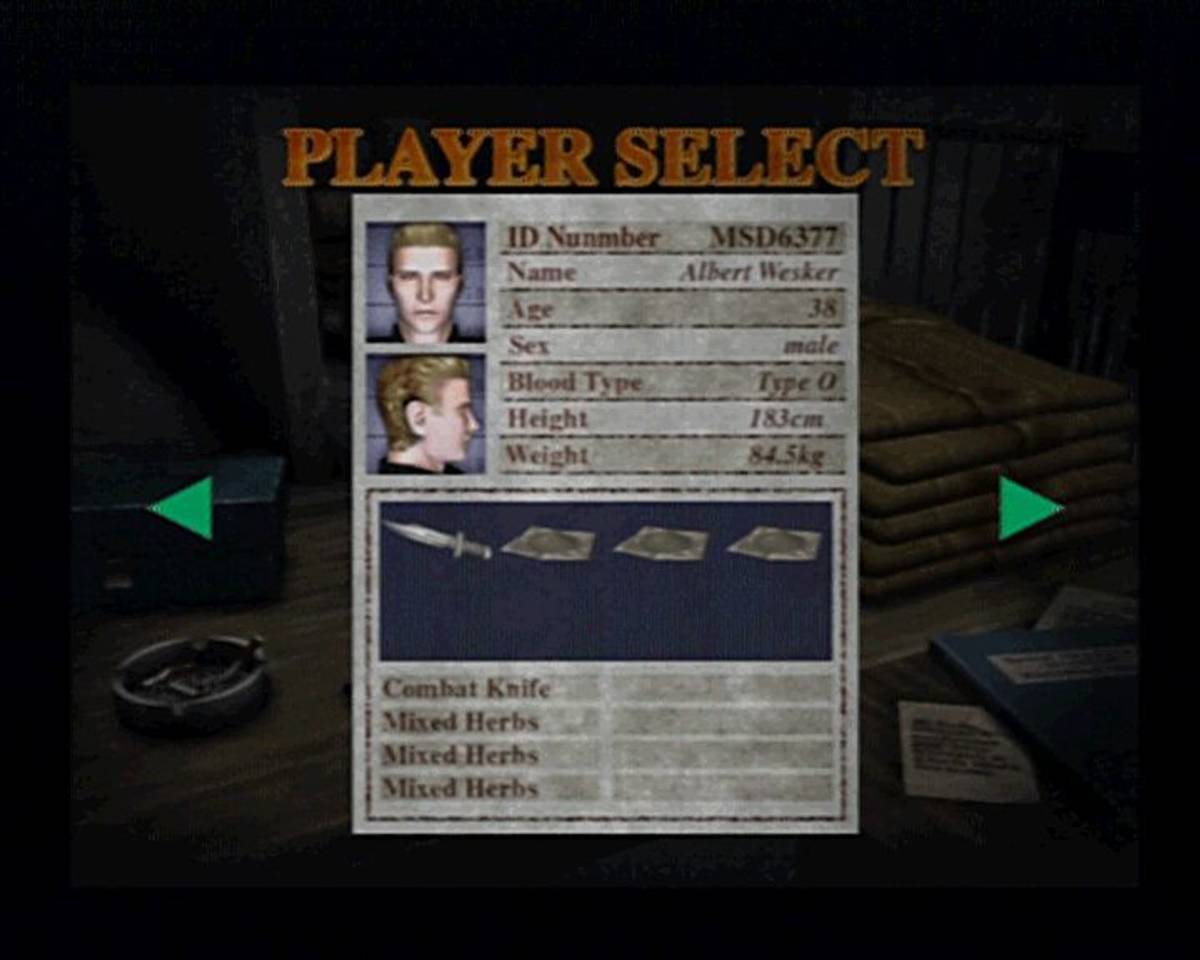Click Albert Wesker's front-facing portrait

point(425,281)
